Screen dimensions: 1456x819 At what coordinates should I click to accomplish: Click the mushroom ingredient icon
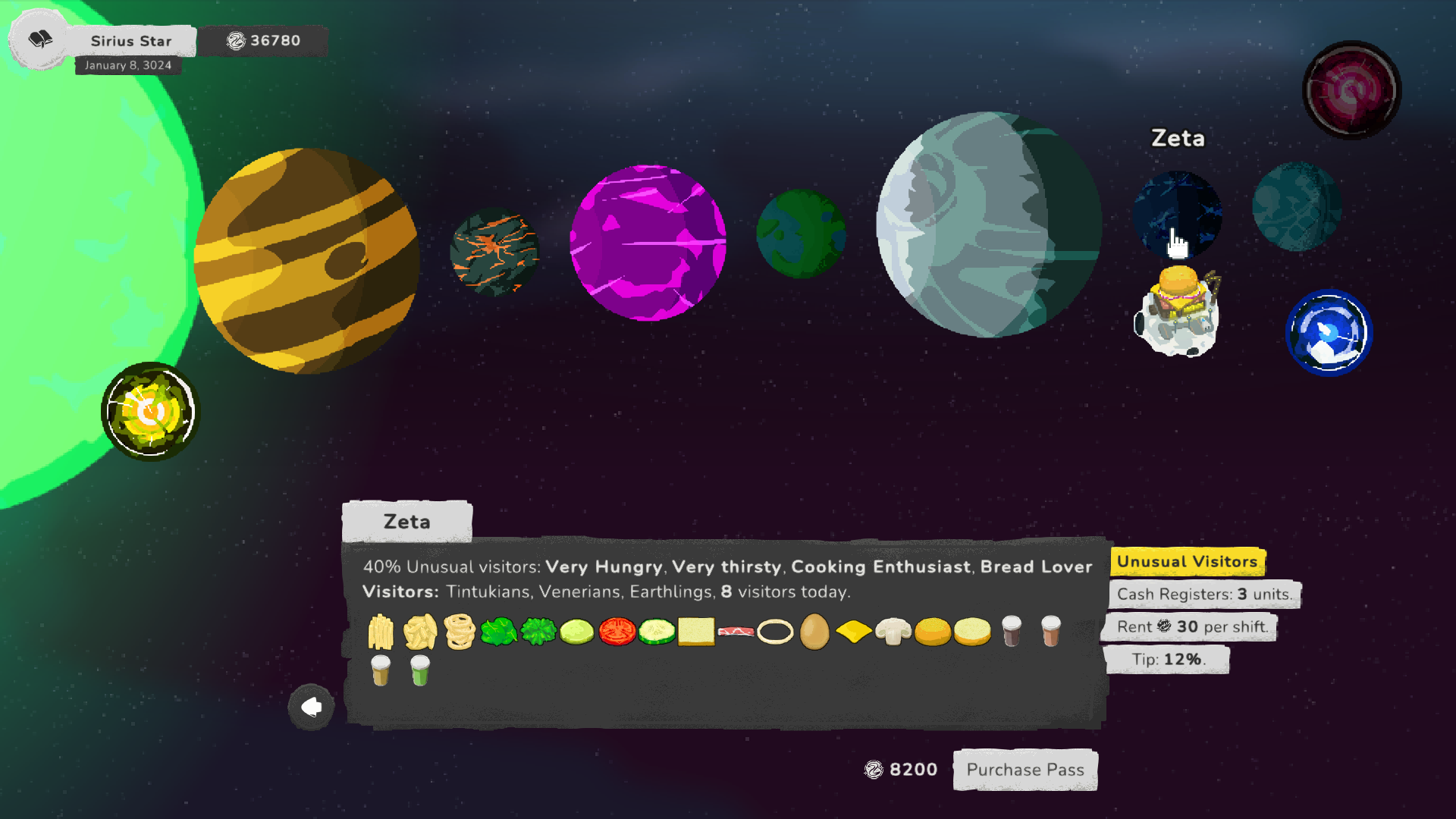pyautogui.click(x=893, y=631)
